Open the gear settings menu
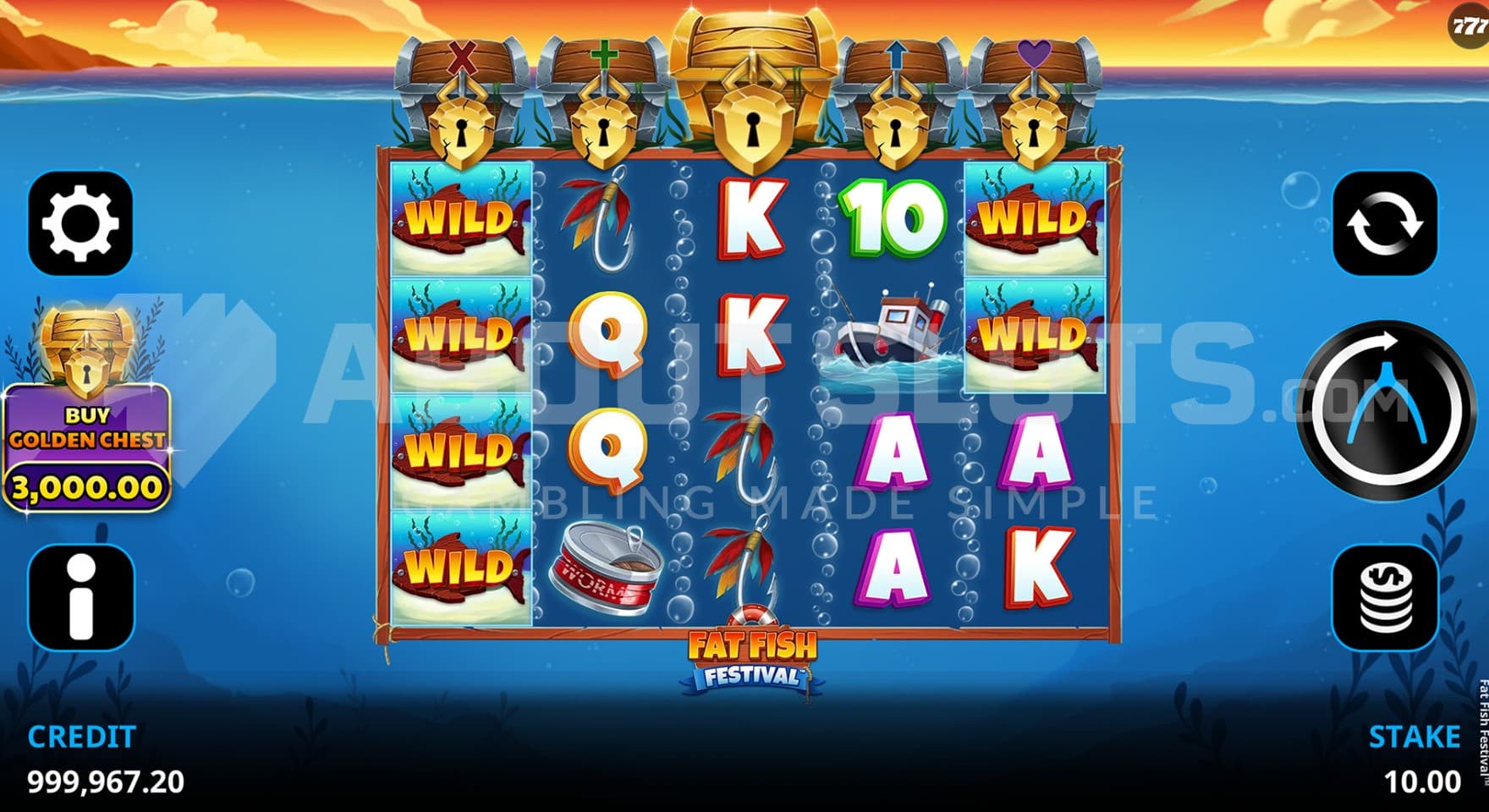Screen dimensions: 1489x812 tap(80, 223)
